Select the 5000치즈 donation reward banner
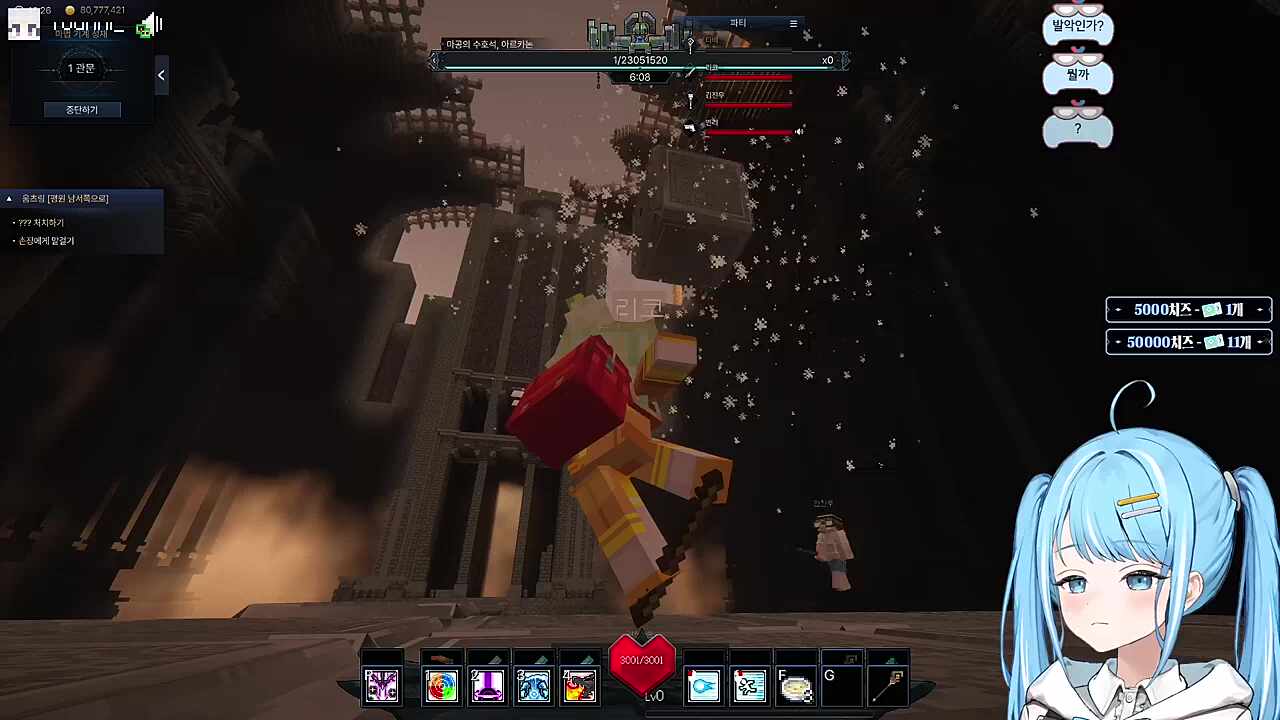Viewport: 1280px width, 720px height. [x=1188, y=310]
